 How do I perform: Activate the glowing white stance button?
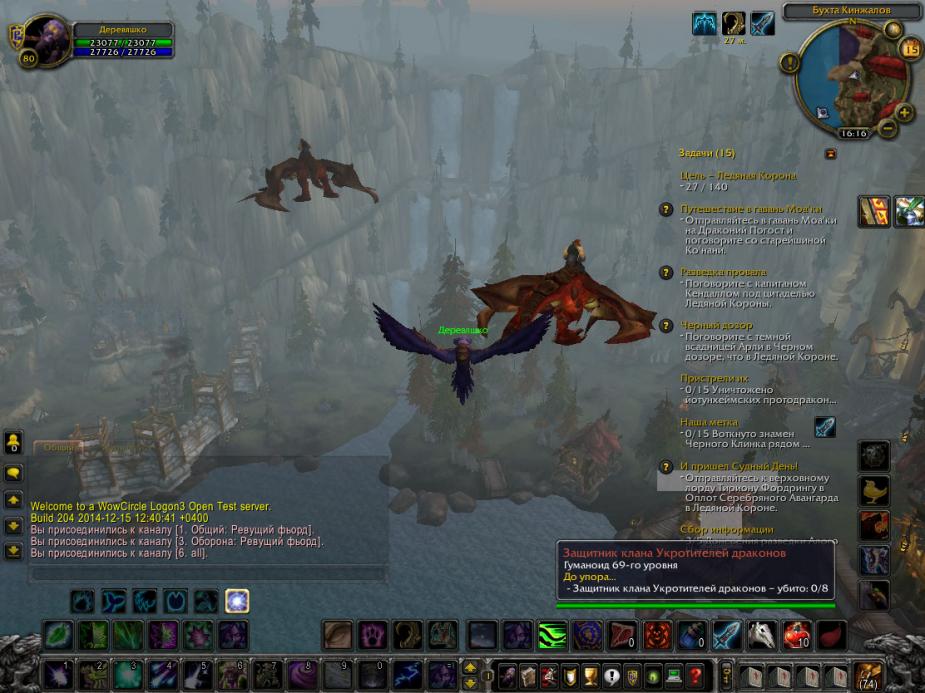(x=237, y=601)
